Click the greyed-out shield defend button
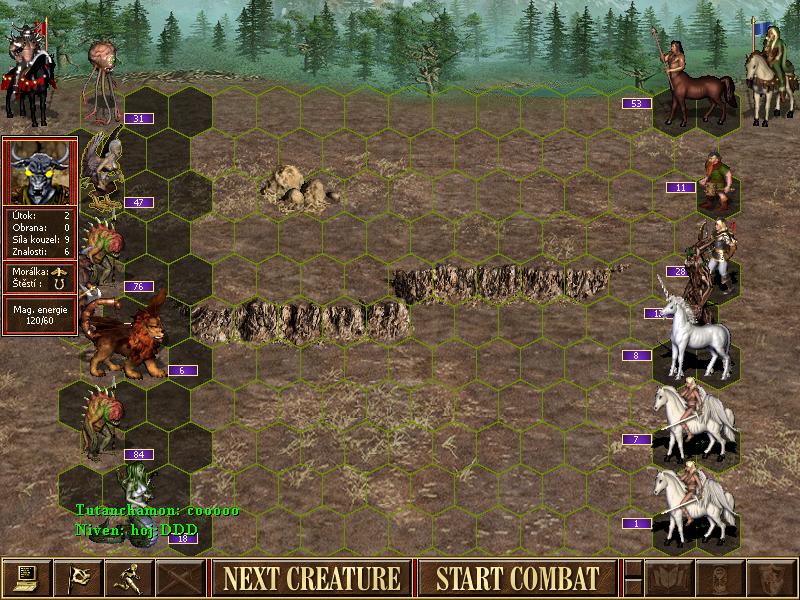 click(771, 578)
